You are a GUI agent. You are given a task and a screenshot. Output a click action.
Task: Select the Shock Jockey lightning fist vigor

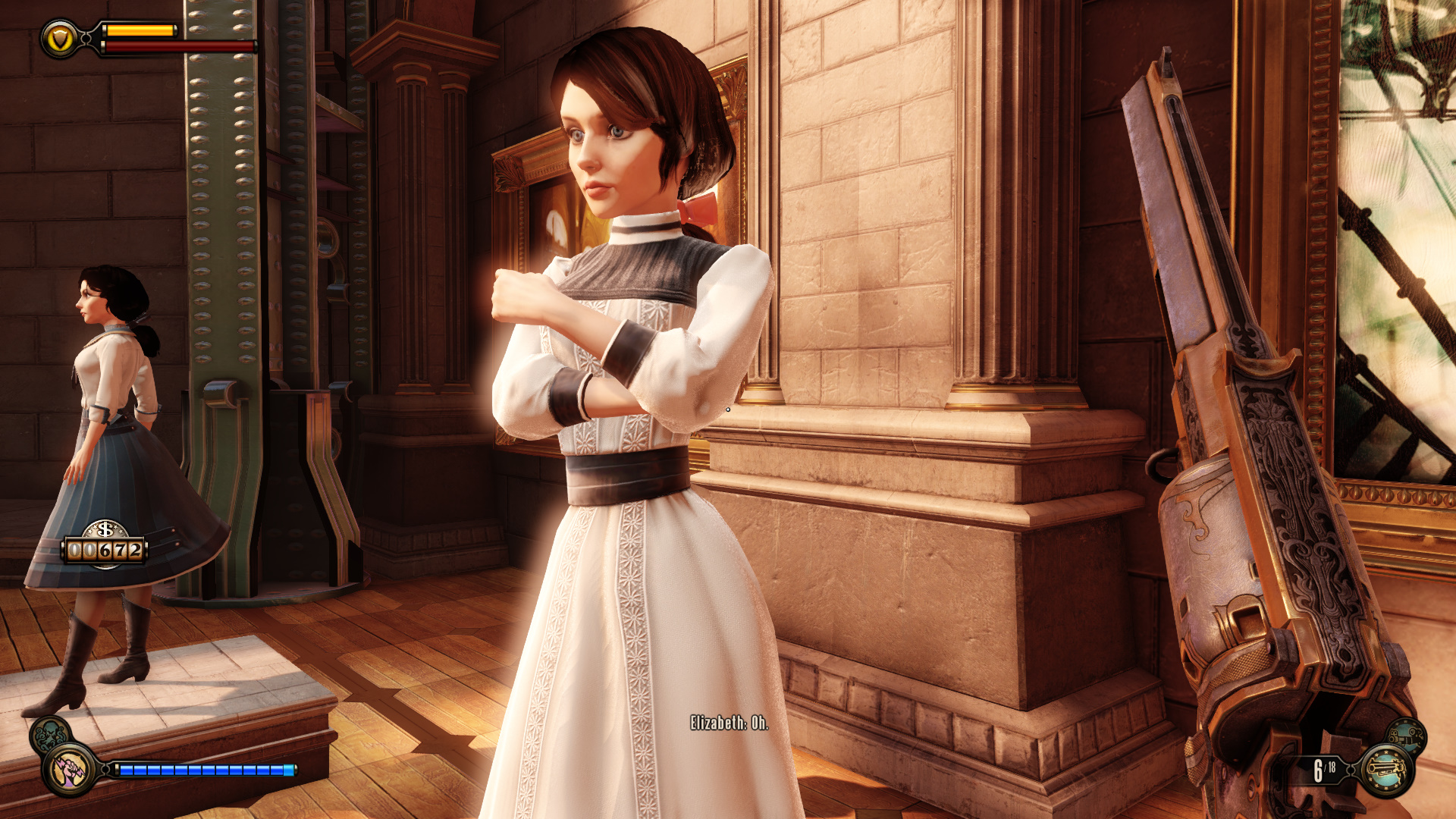click(x=70, y=770)
